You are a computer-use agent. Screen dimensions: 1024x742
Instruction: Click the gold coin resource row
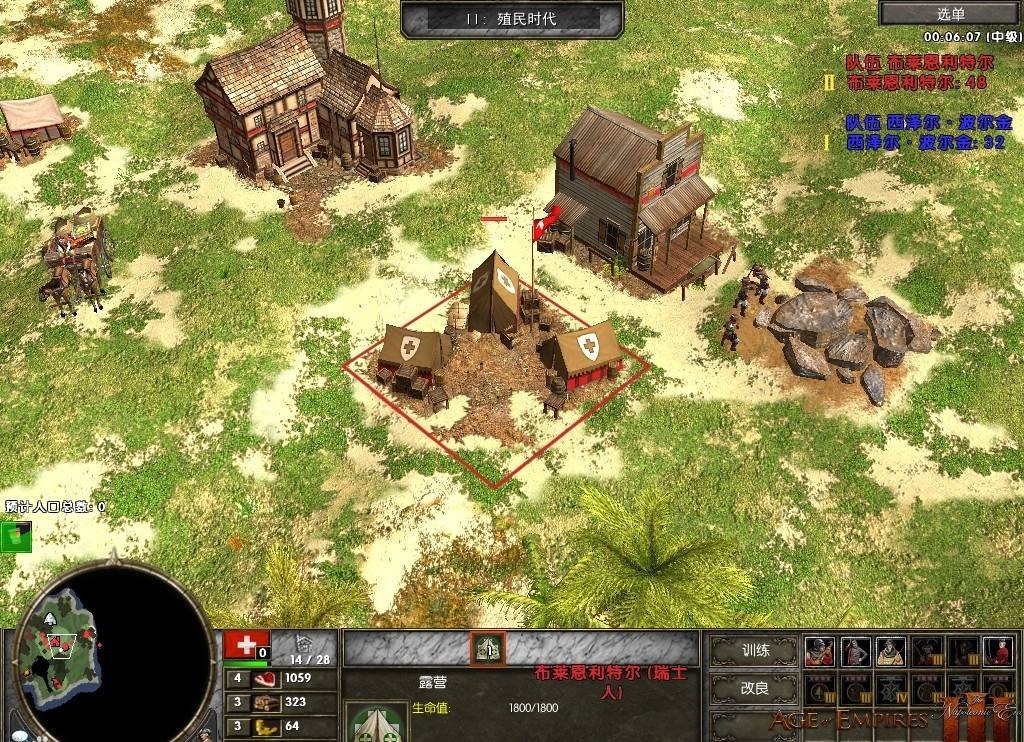click(x=267, y=726)
